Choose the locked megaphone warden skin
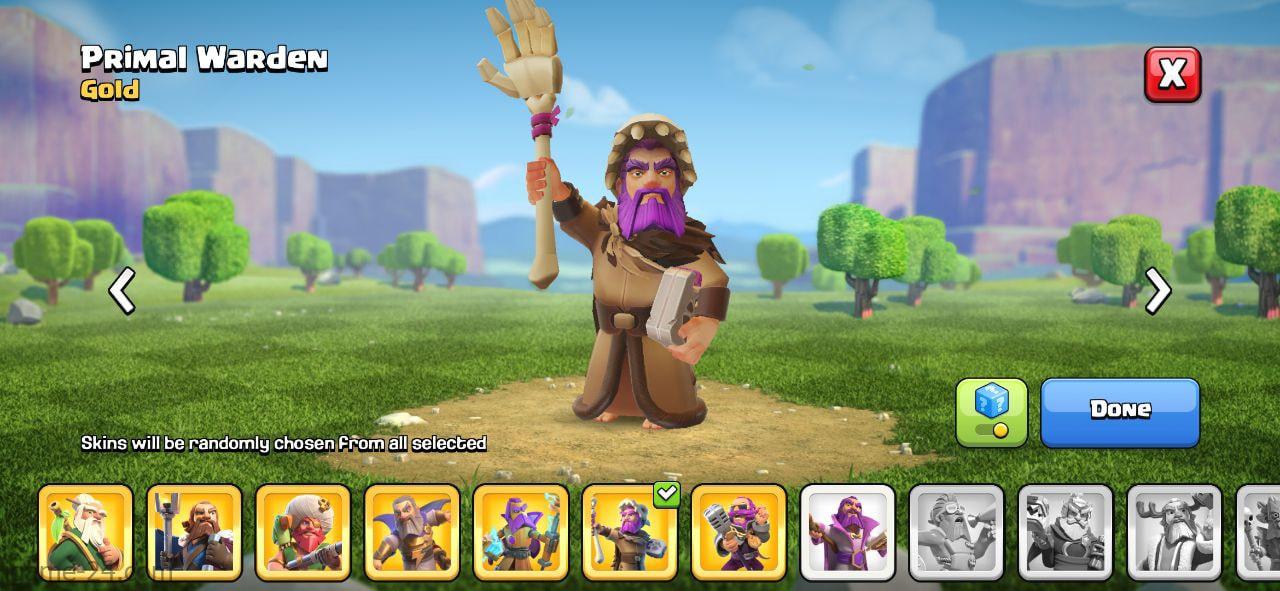This screenshot has width=1280, height=591. pos(957,532)
